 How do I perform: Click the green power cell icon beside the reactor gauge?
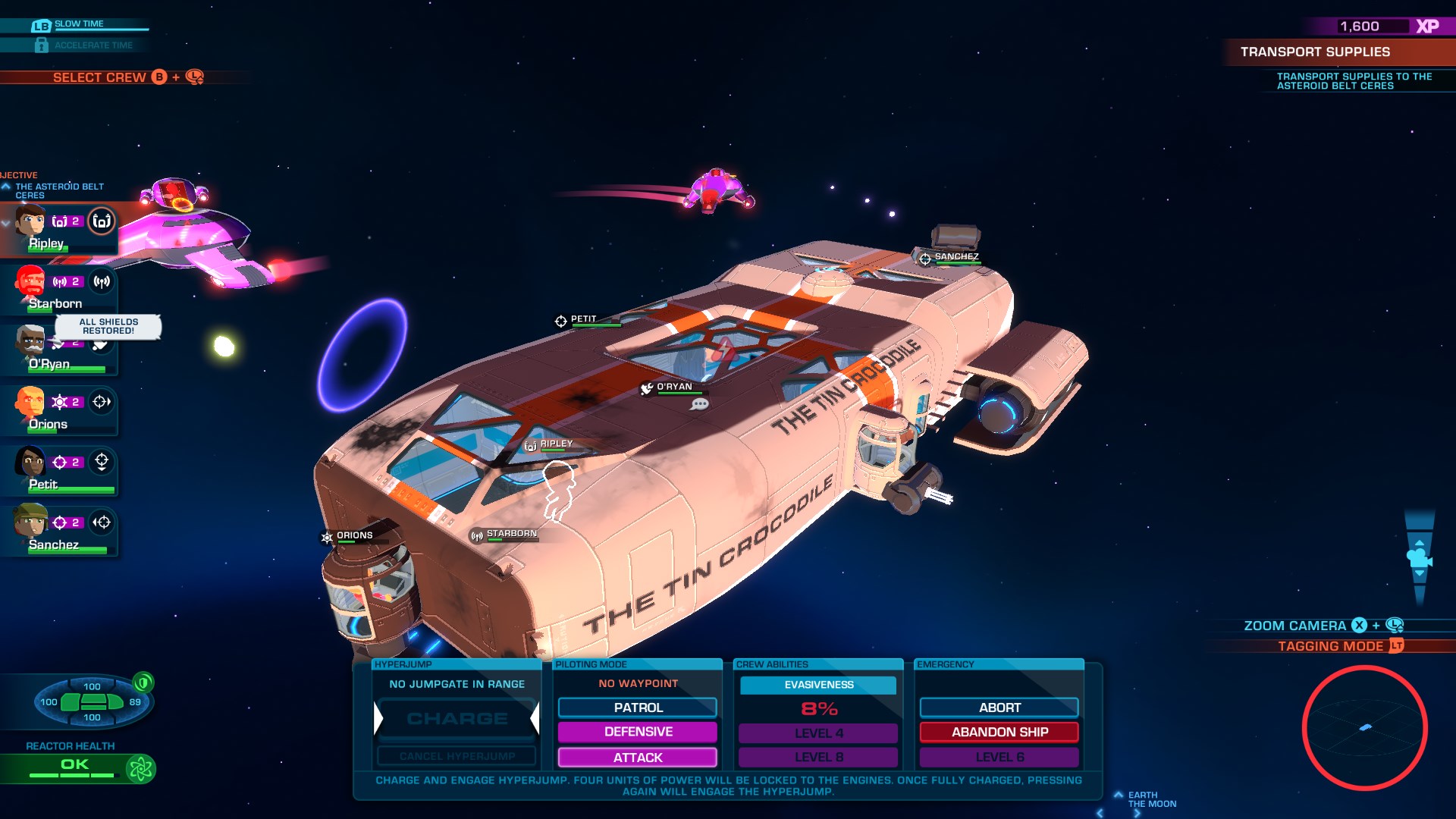click(x=143, y=684)
